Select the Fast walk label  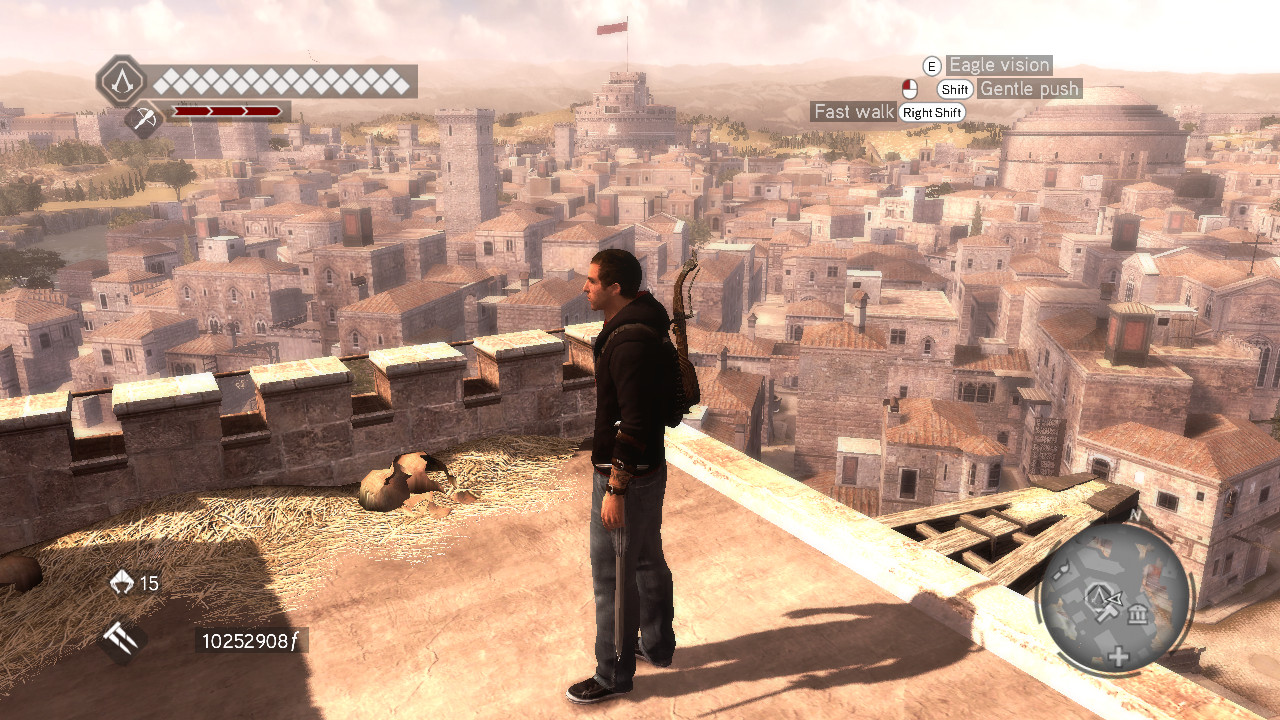tap(853, 112)
